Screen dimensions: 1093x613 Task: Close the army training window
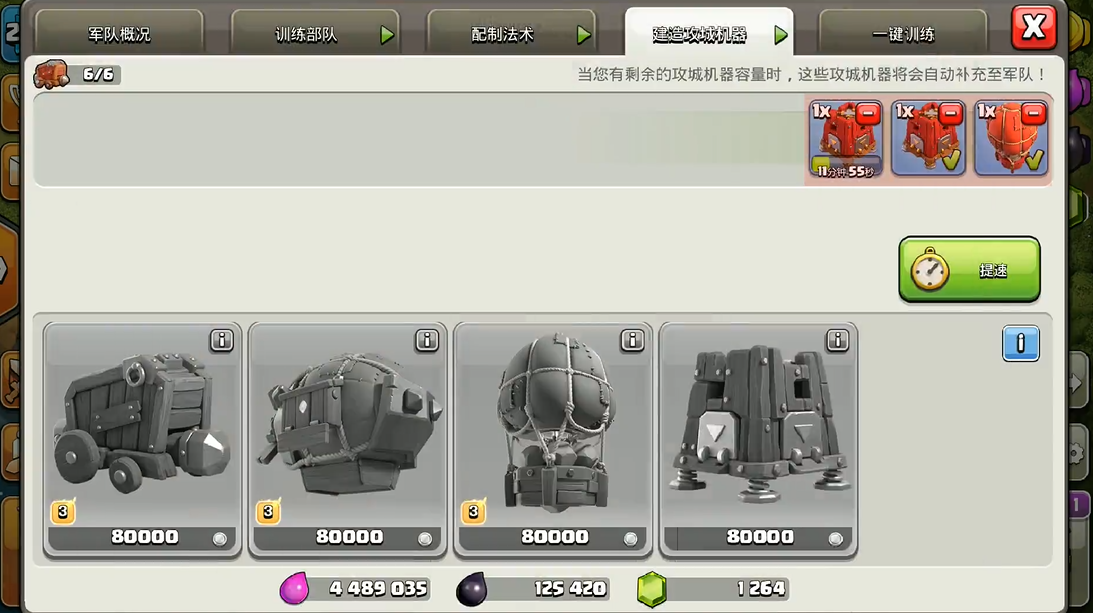pyautogui.click(x=1033, y=28)
